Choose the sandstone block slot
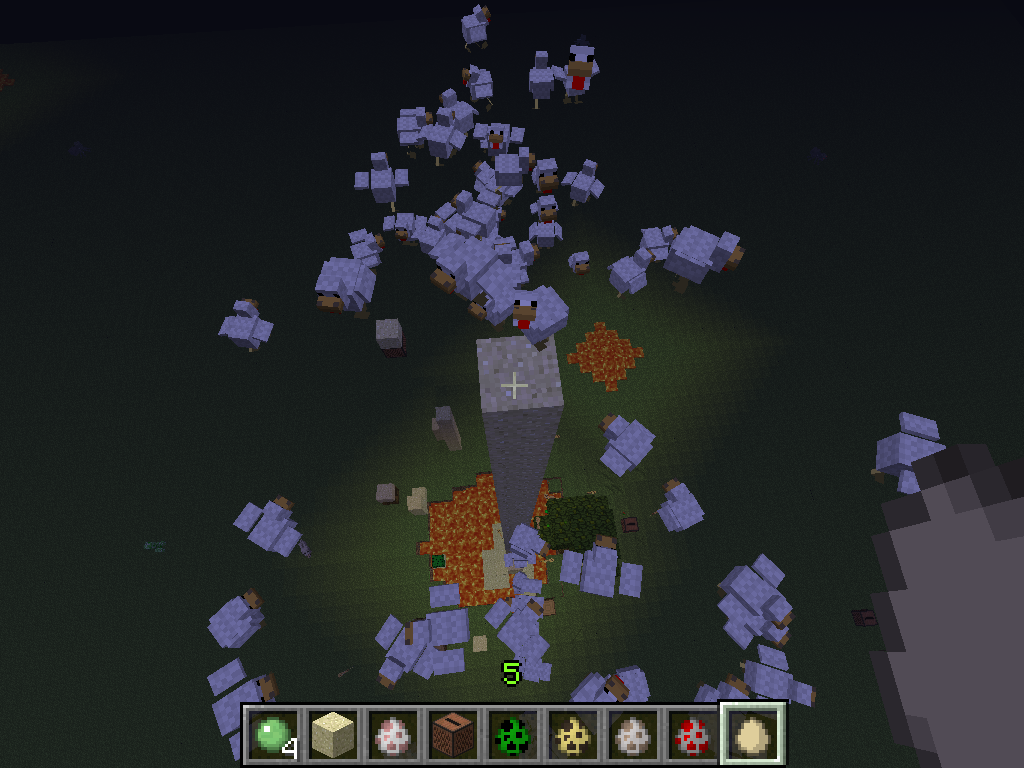 (x=332, y=735)
